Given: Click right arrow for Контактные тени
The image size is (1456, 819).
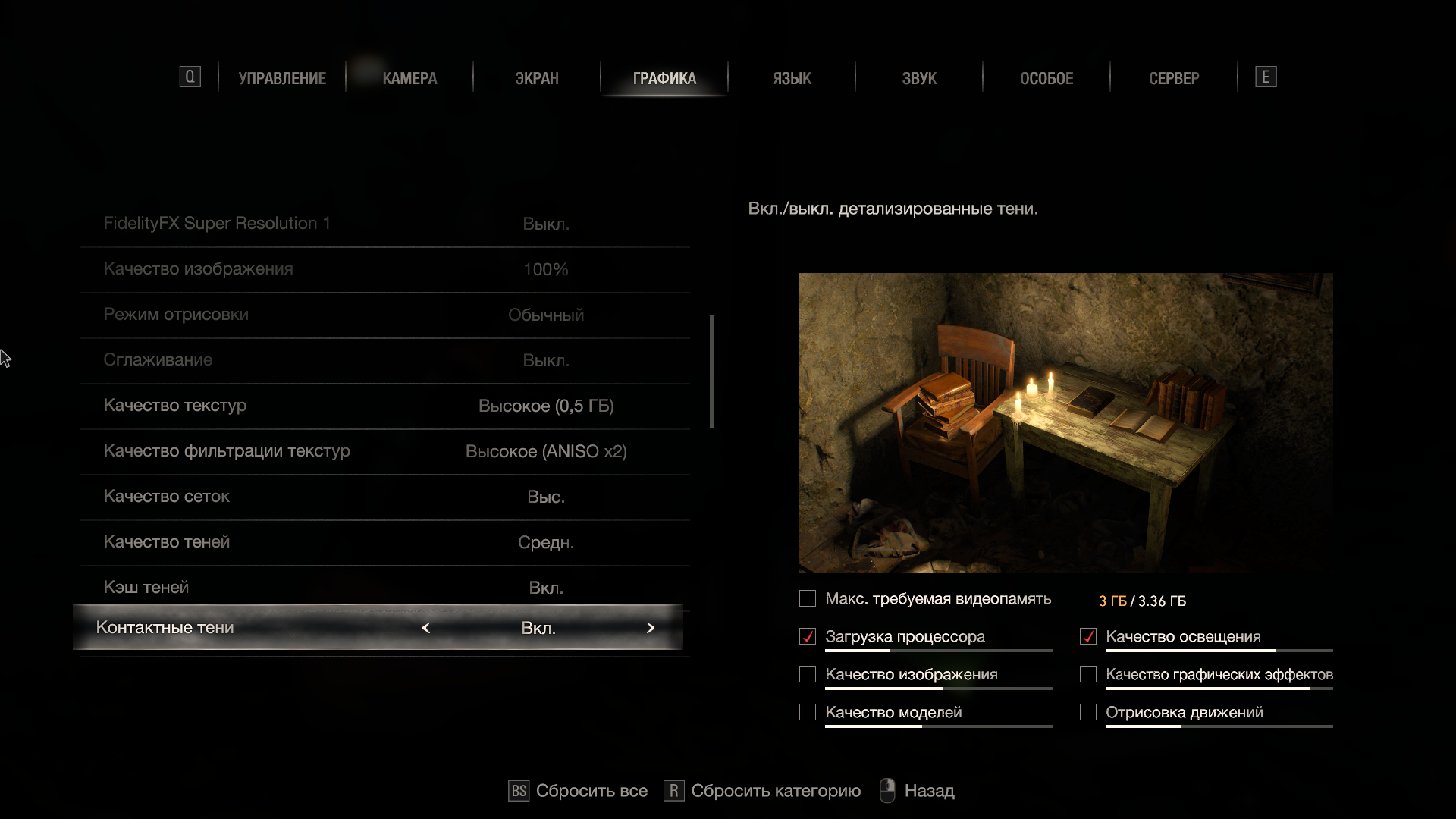Looking at the screenshot, I should coord(651,628).
